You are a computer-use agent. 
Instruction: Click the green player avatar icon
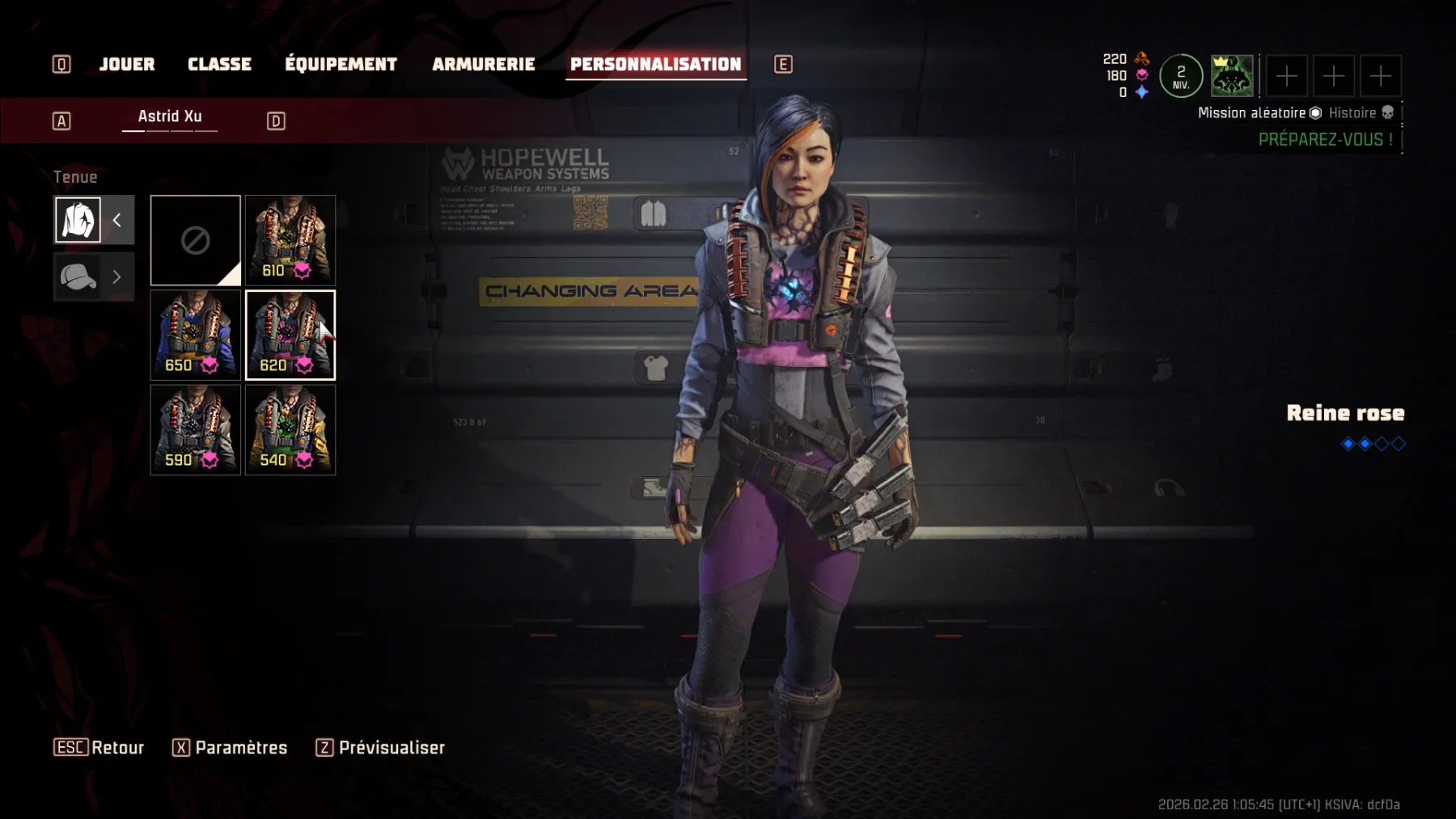click(1231, 76)
